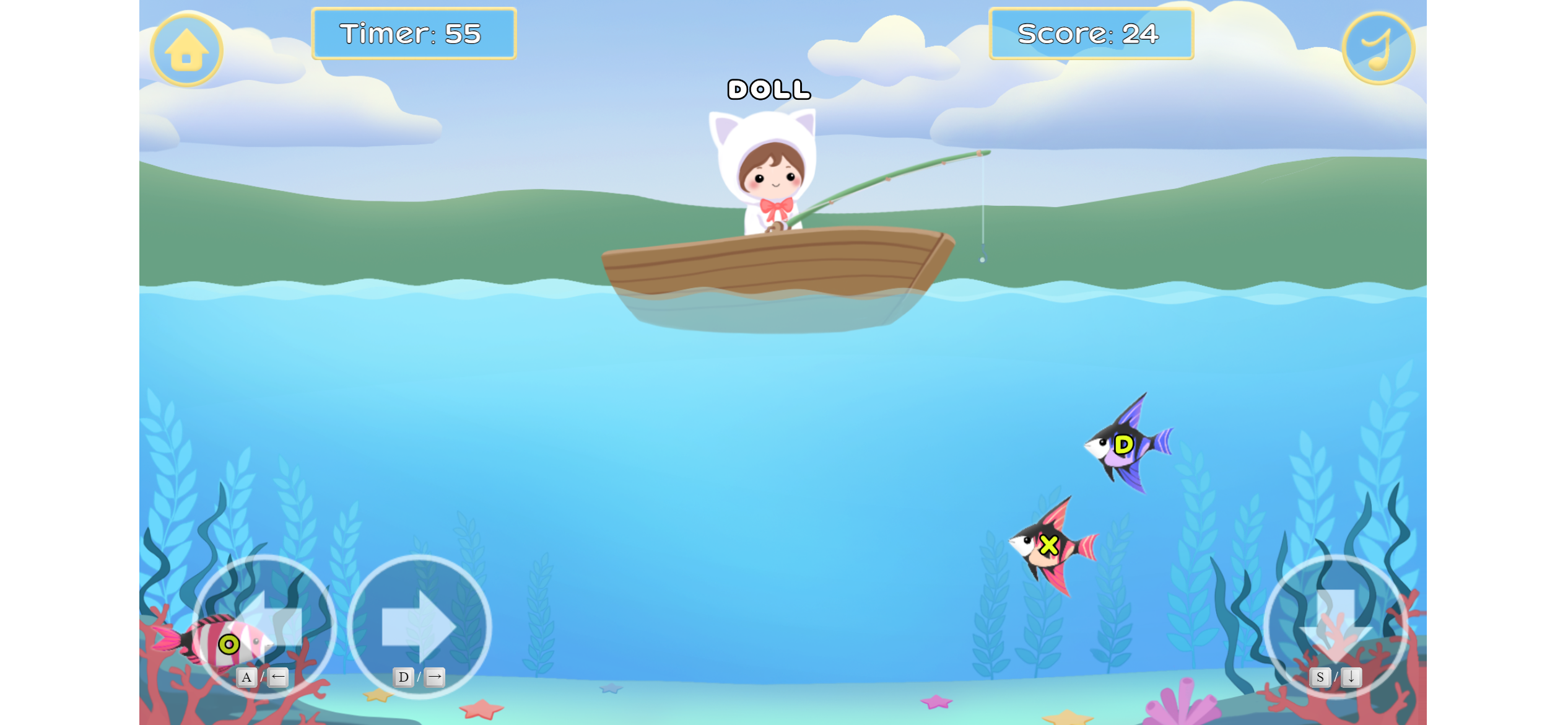Click the left-arrow key hint badge
Viewport: 1568px width, 725px height.
click(279, 677)
